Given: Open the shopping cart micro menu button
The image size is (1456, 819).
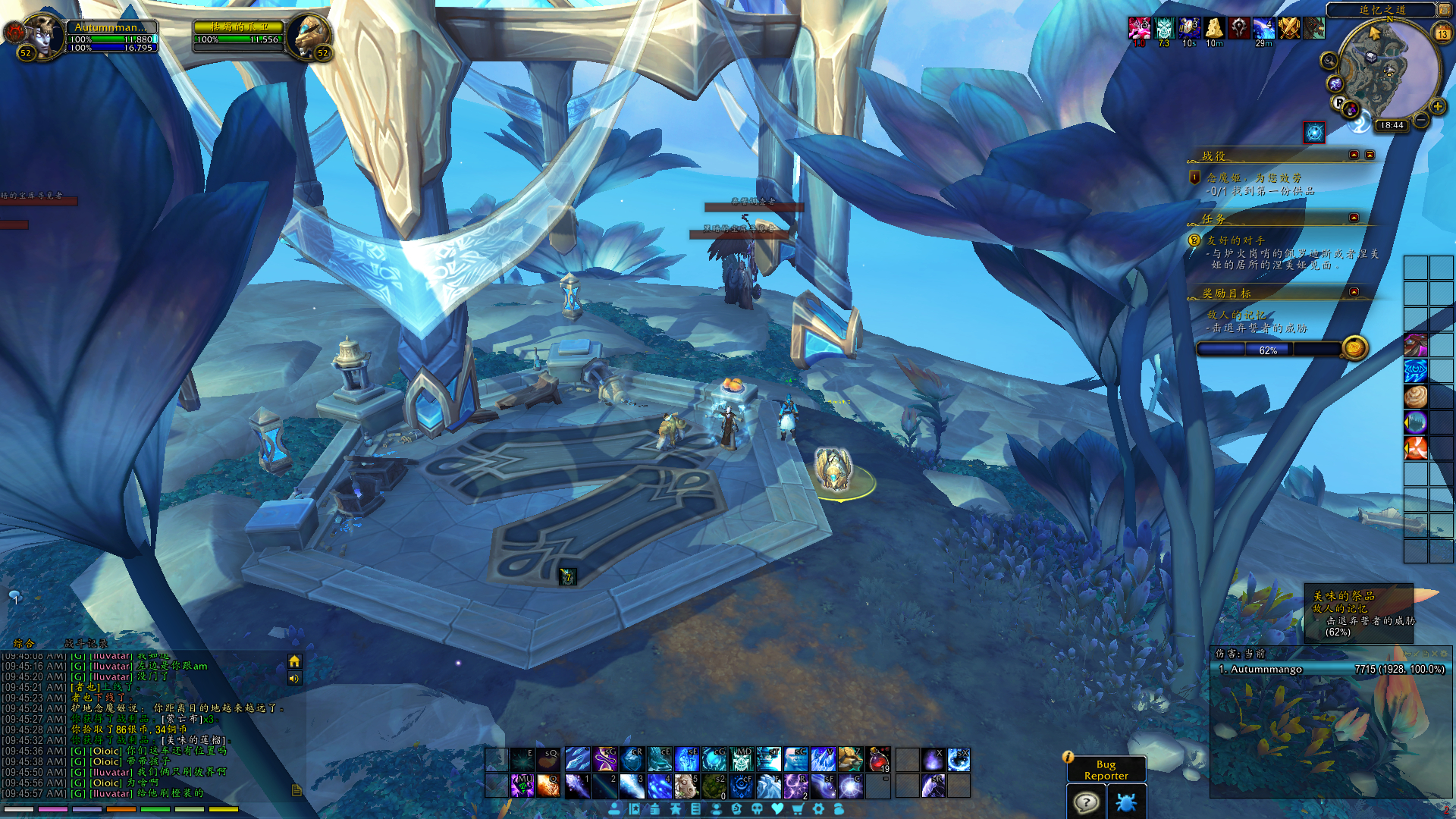Looking at the screenshot, I should [x=798, y=809].
